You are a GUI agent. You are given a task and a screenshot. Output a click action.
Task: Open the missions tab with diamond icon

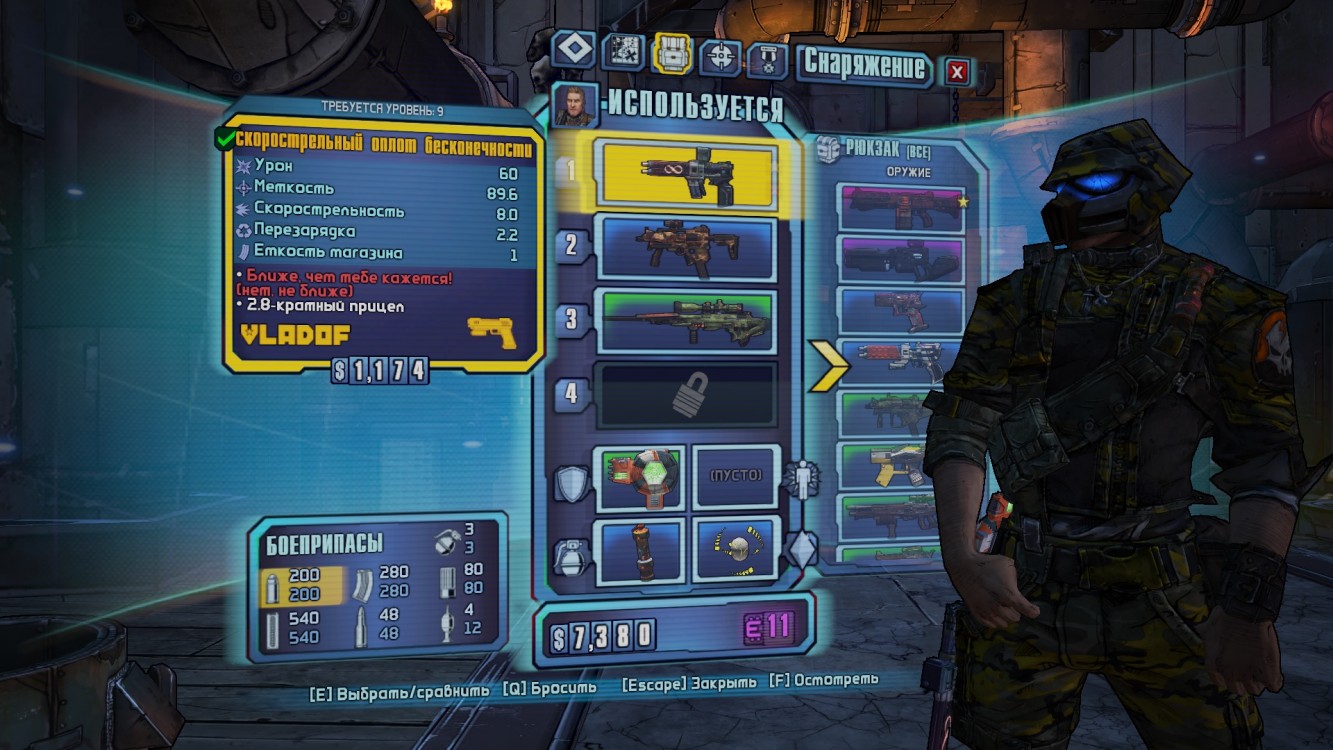572,51
